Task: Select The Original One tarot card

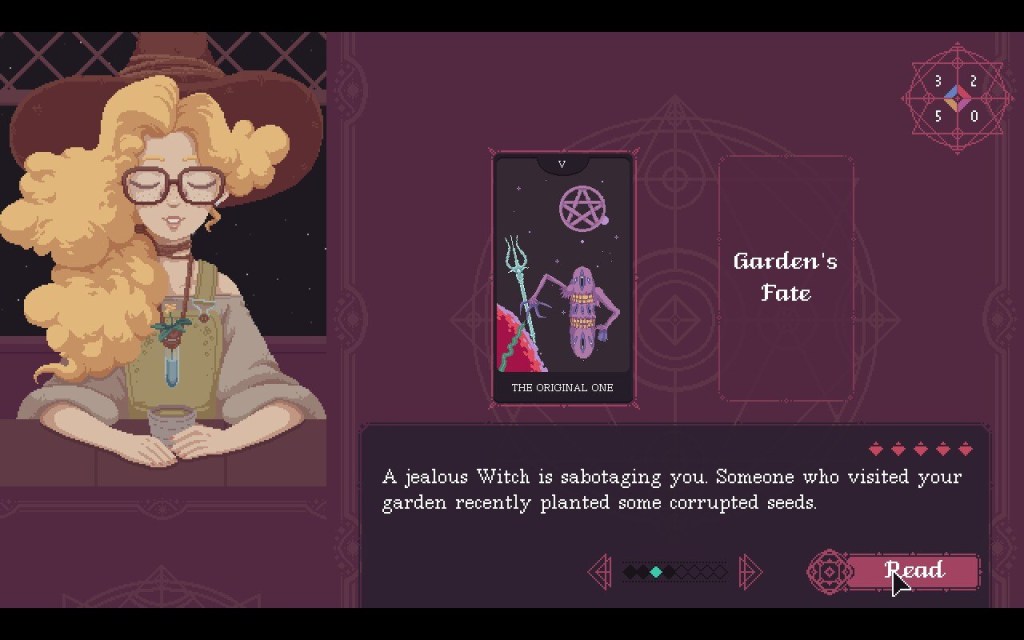Action: point(563,278)
